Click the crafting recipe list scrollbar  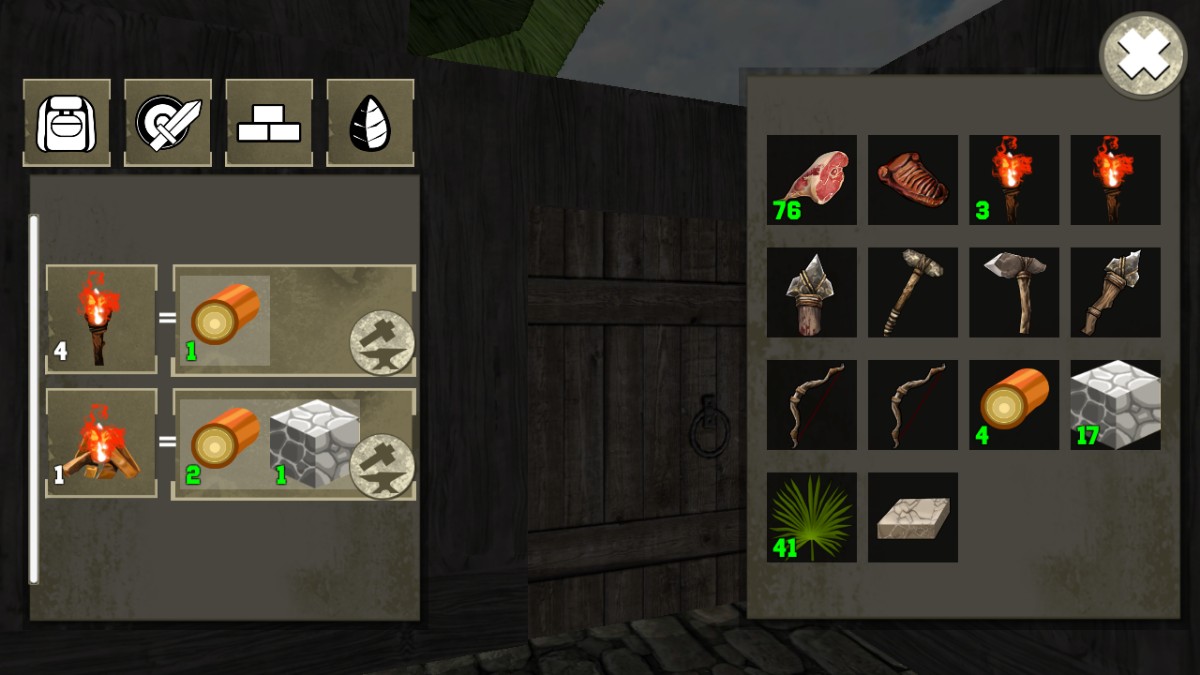coord(34,398)
